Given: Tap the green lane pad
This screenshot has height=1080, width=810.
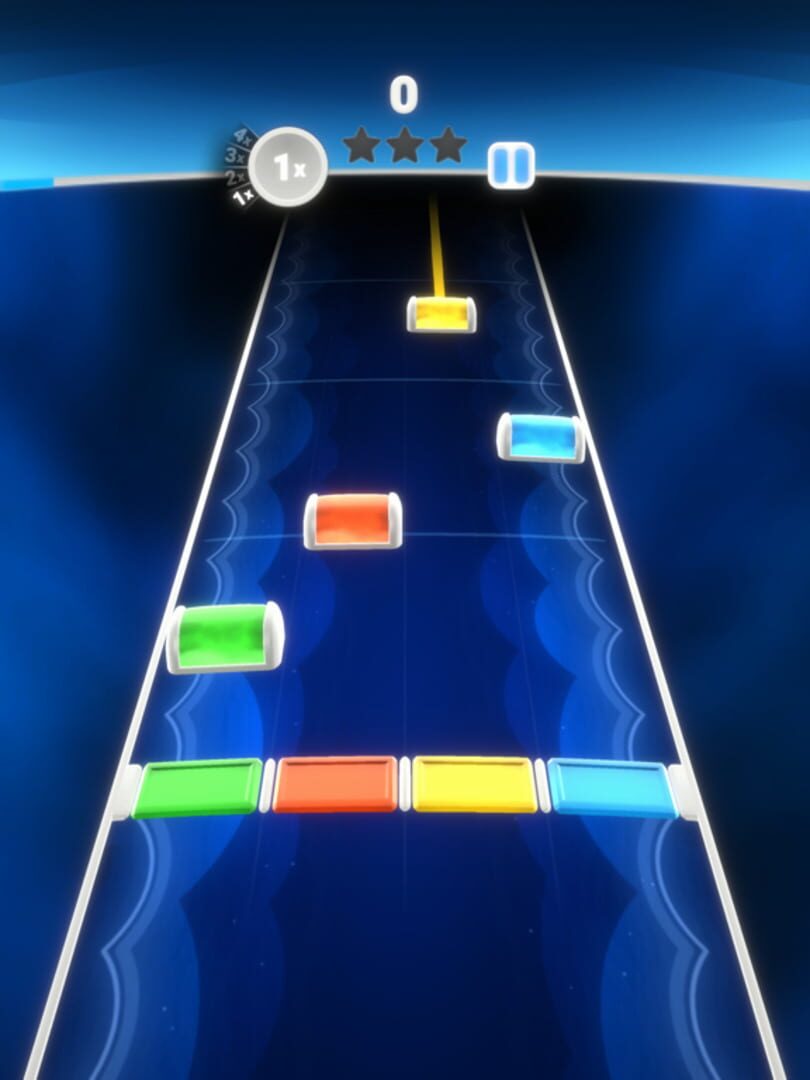Looking at the screenshot, I should [198, 787].
